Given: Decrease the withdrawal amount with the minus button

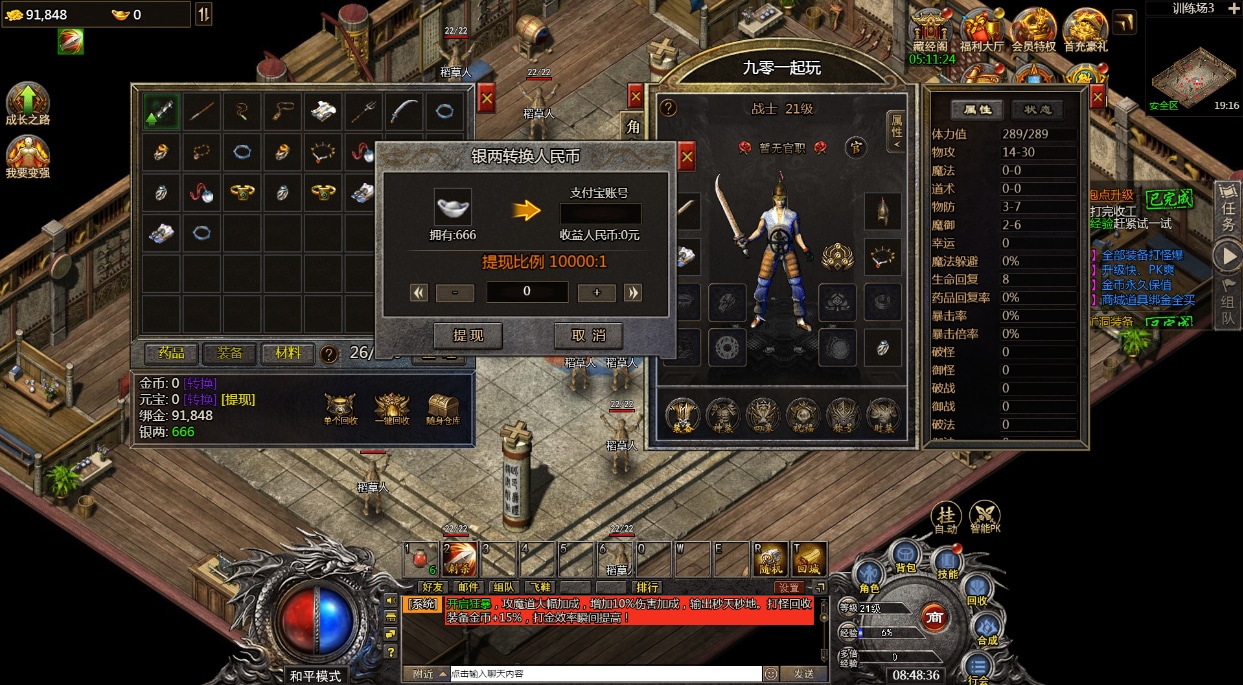Looking at the screenshot, I should click(x=455, y=292).
